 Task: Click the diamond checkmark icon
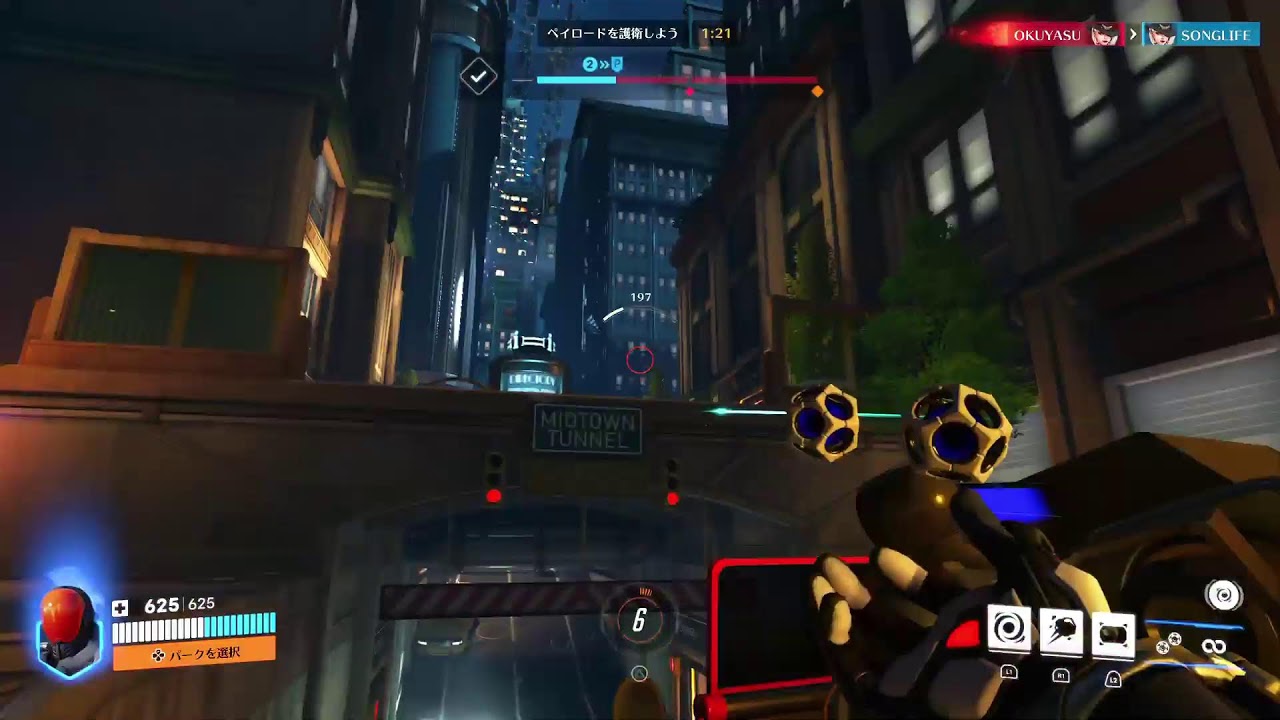(x=479, y=76)
